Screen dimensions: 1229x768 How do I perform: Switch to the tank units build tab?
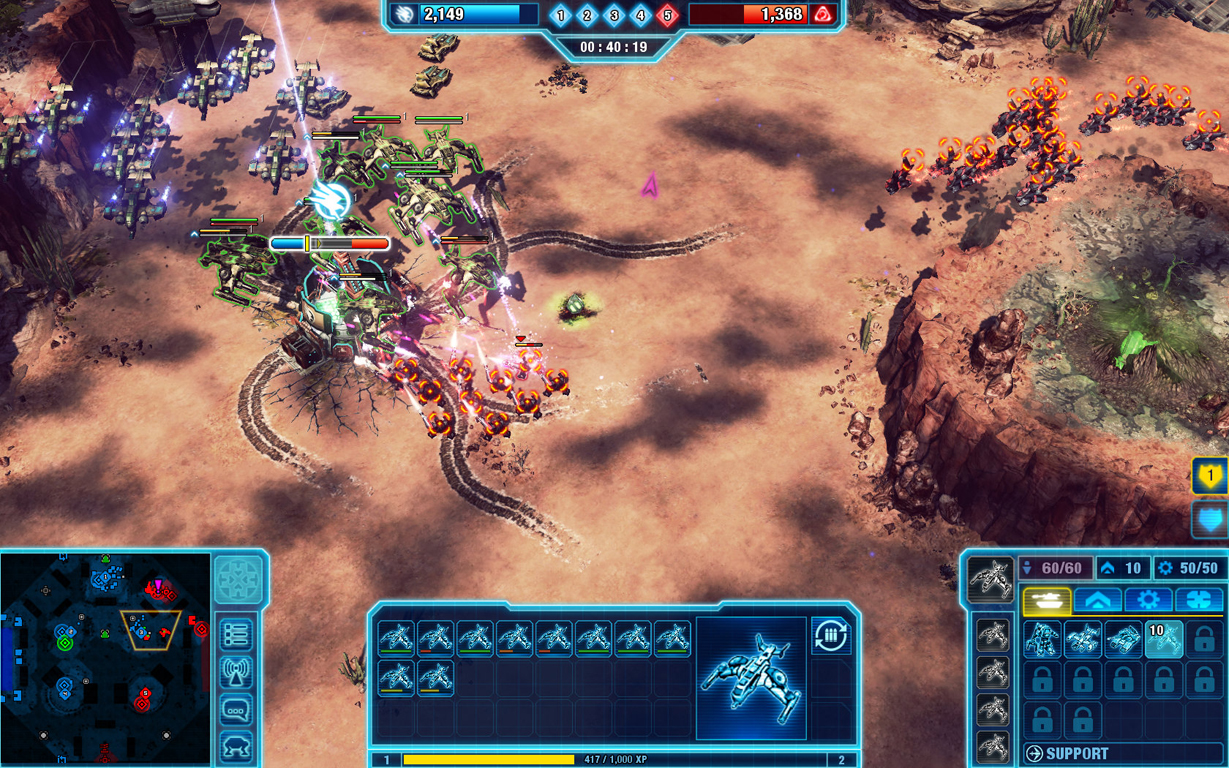(1046, 600)
